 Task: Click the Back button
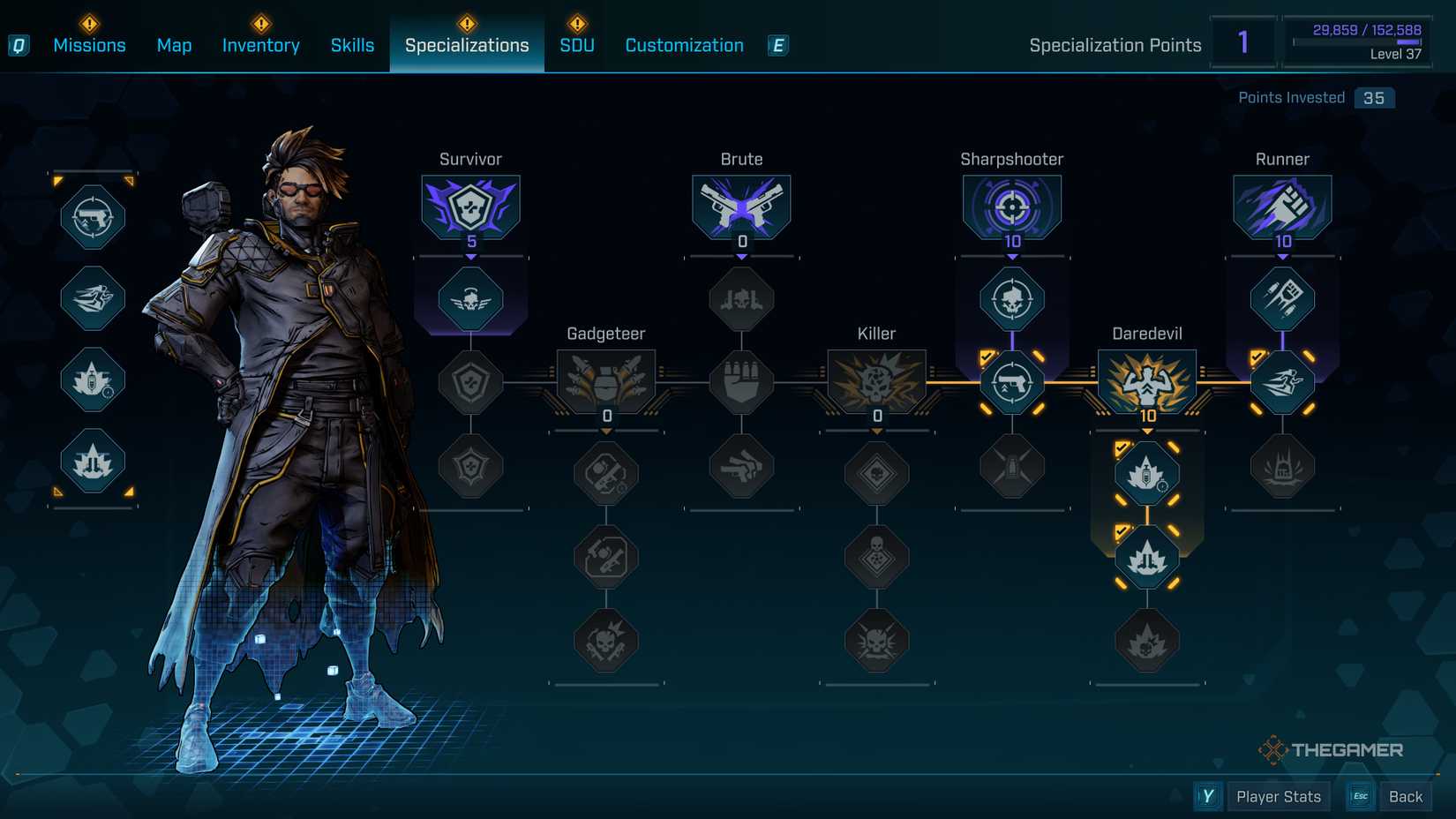[1405, 795]
